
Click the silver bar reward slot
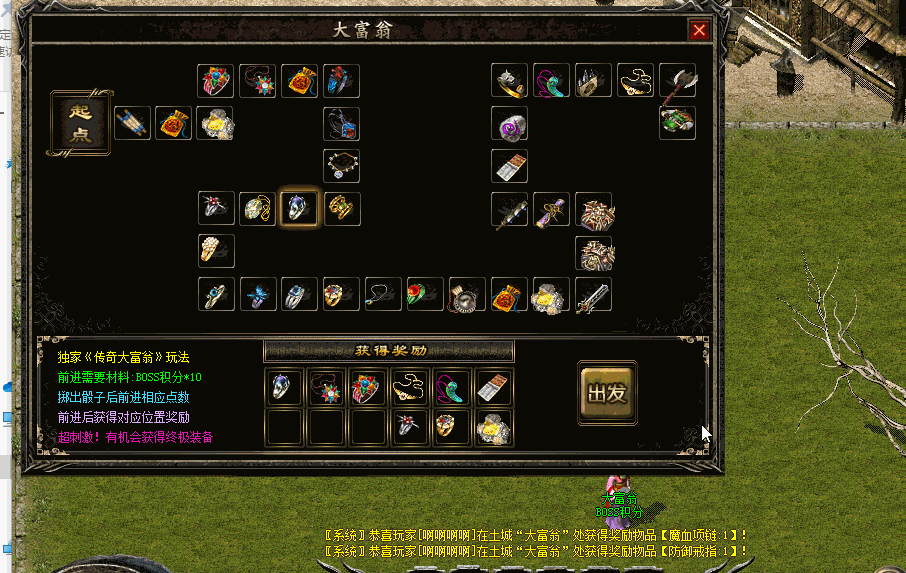494,386
